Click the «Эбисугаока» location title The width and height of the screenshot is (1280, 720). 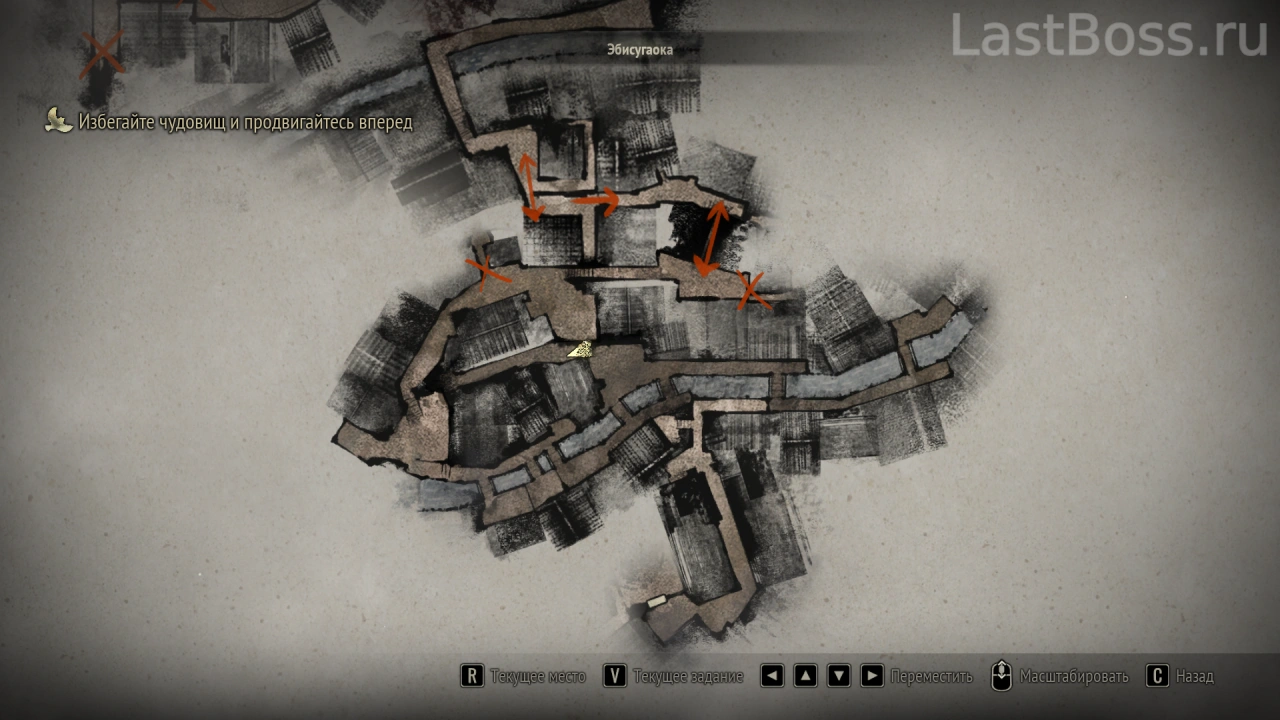[x=640, y=49]
